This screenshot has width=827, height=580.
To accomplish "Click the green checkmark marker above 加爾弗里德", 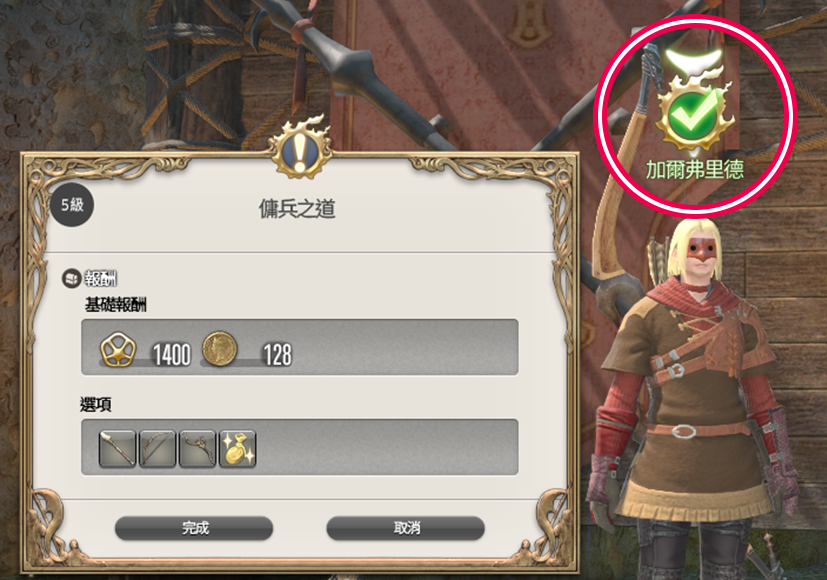I will tap(693, 118).
